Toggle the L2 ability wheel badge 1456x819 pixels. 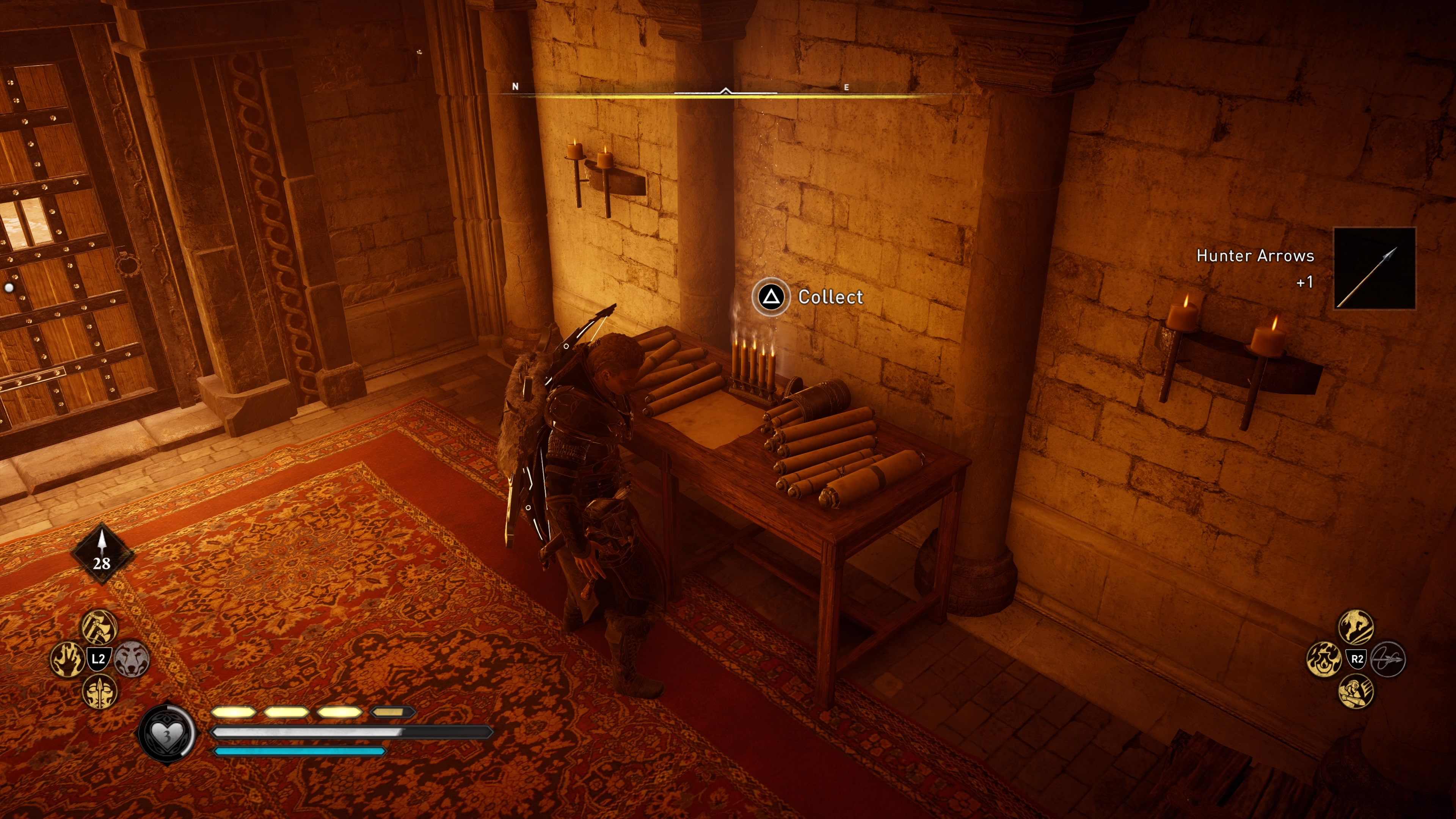(x=99, y=659)
